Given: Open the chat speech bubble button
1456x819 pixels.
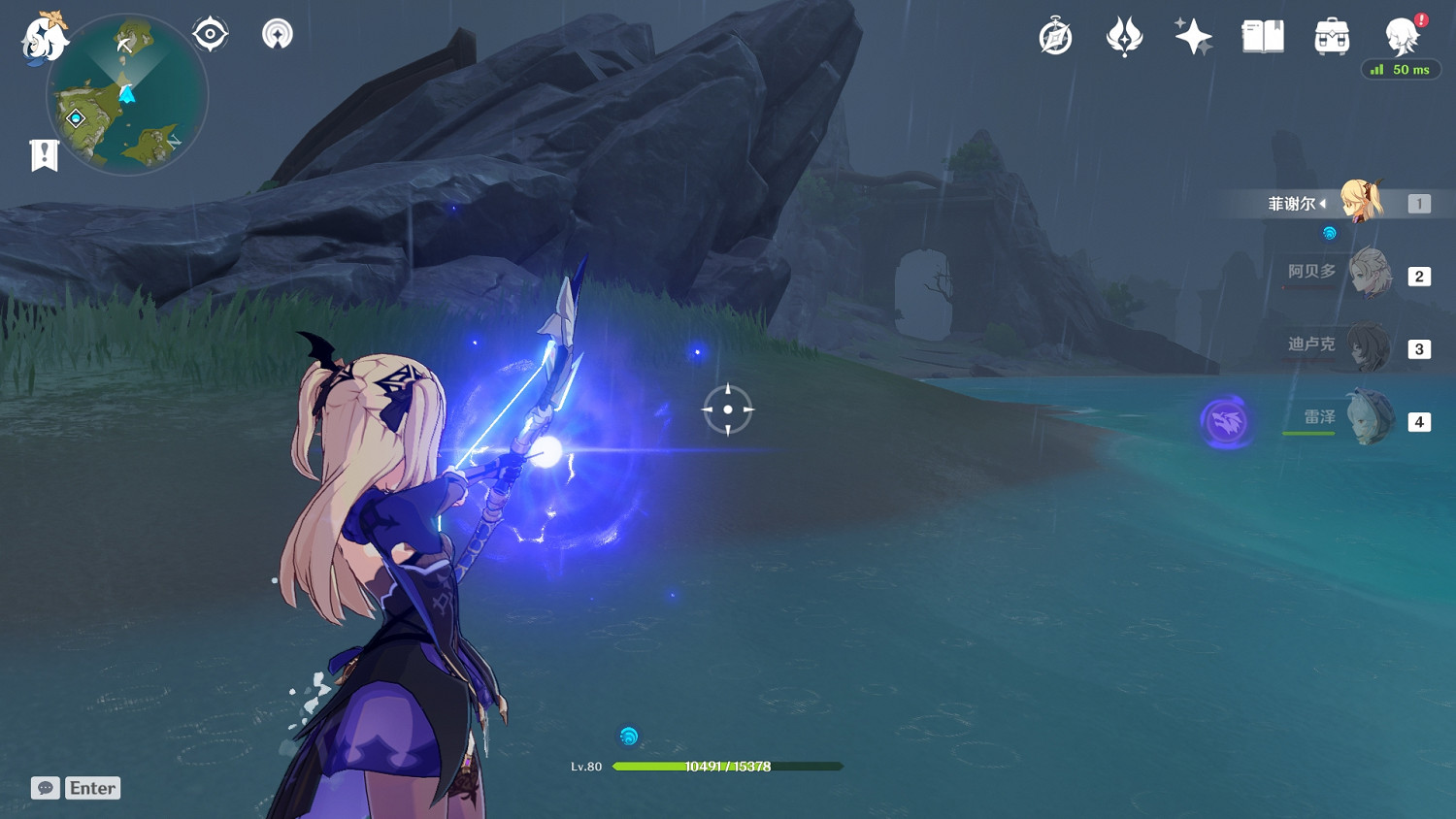Looking at the screenshot, I should [x=45, y=788].
